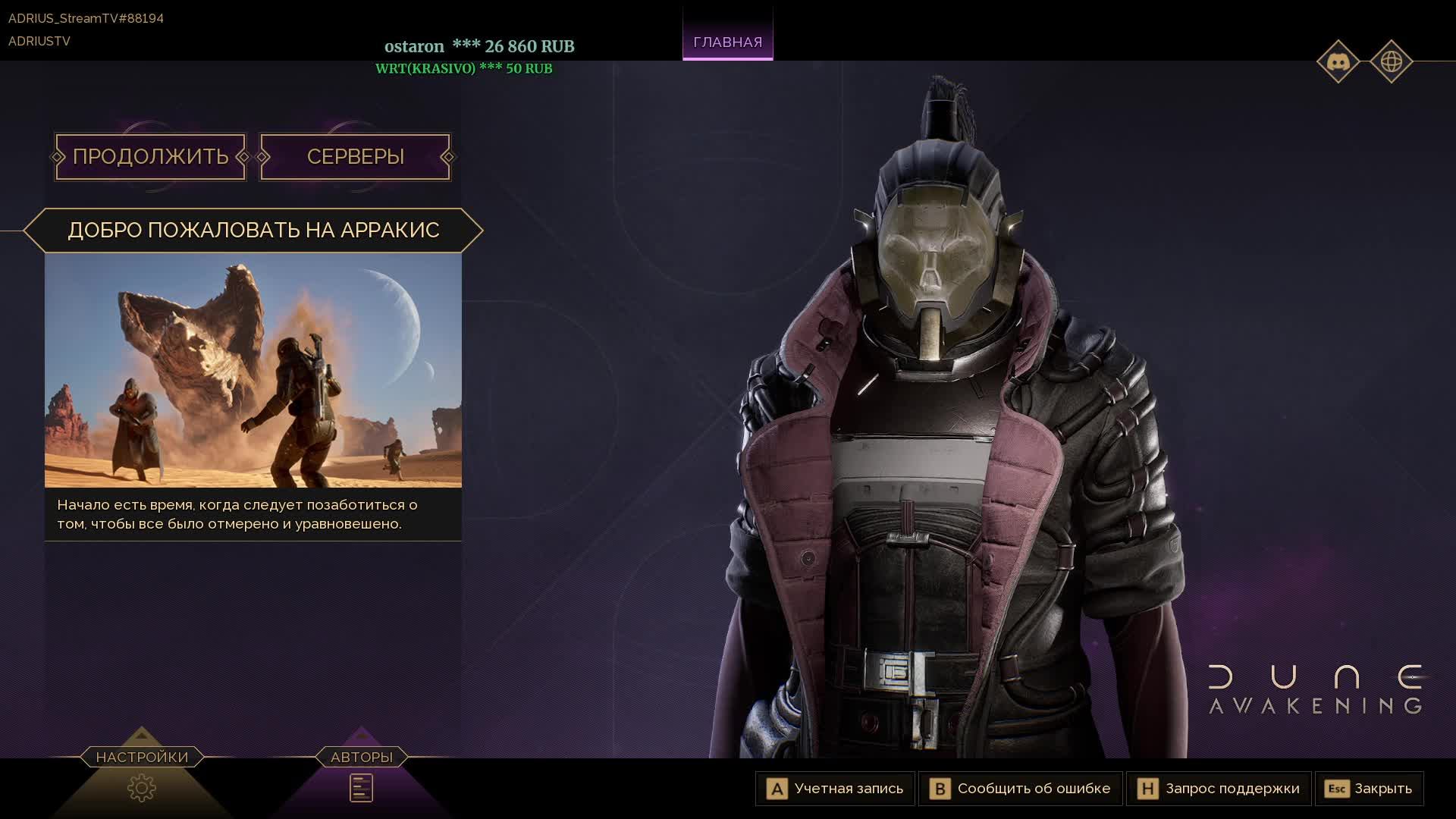Click the ПРОДОЛЖИТЬ button to continue

click(x=150, y=157)
